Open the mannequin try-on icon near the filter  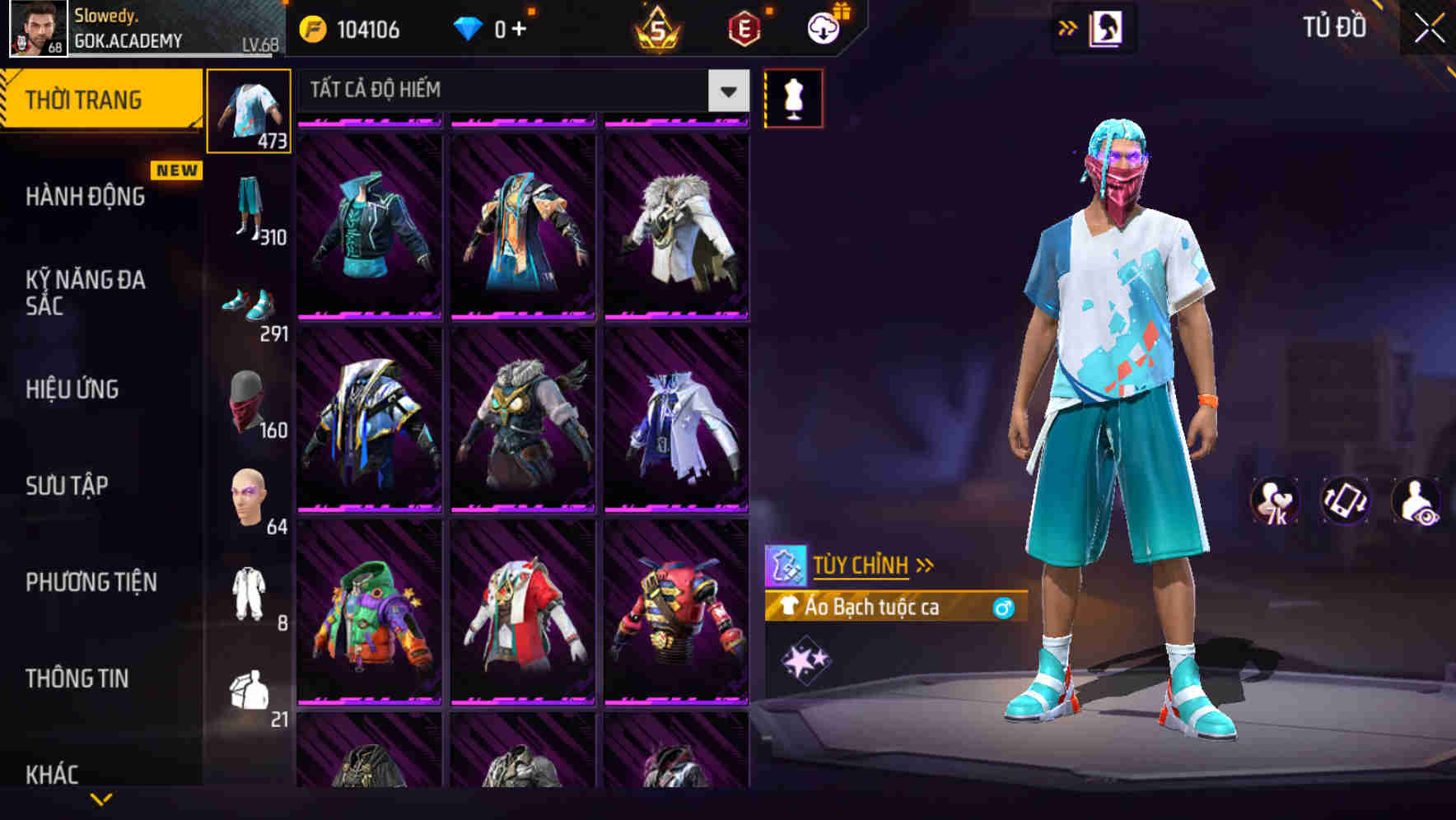794,96
